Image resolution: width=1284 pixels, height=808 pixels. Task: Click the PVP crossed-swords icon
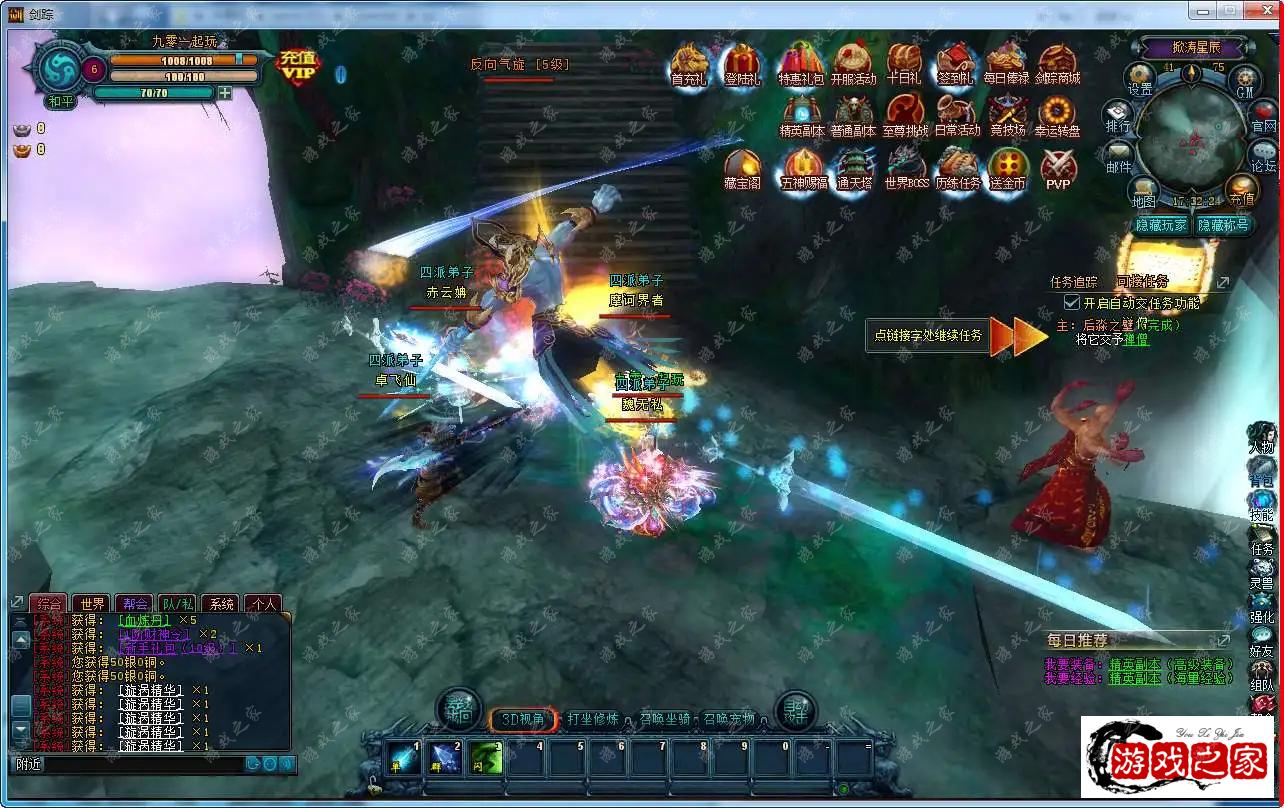pyautogui.click(x=1058, y=168)
